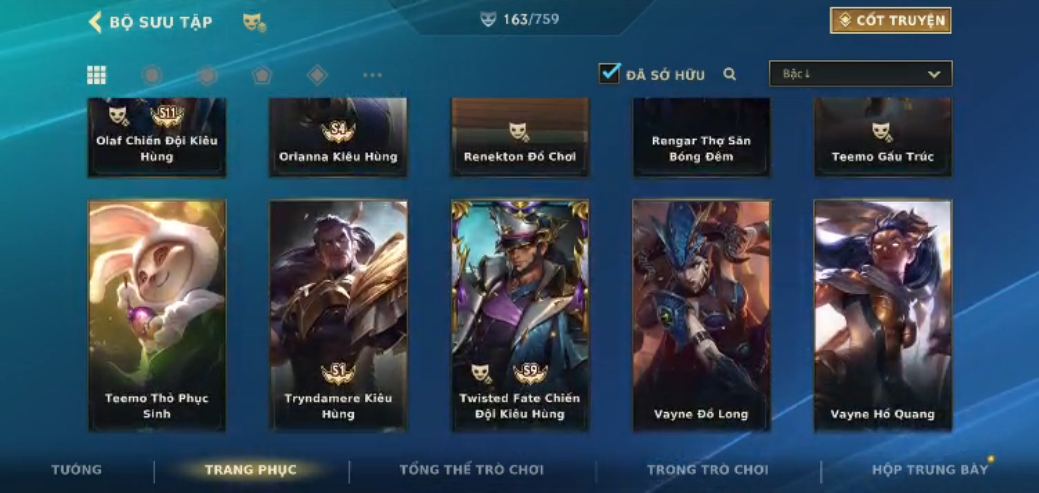Pick Twisted Fate Chiến Đội Kiêu Hùng skin
This screenshot has width=1039, height=493.
520,315
